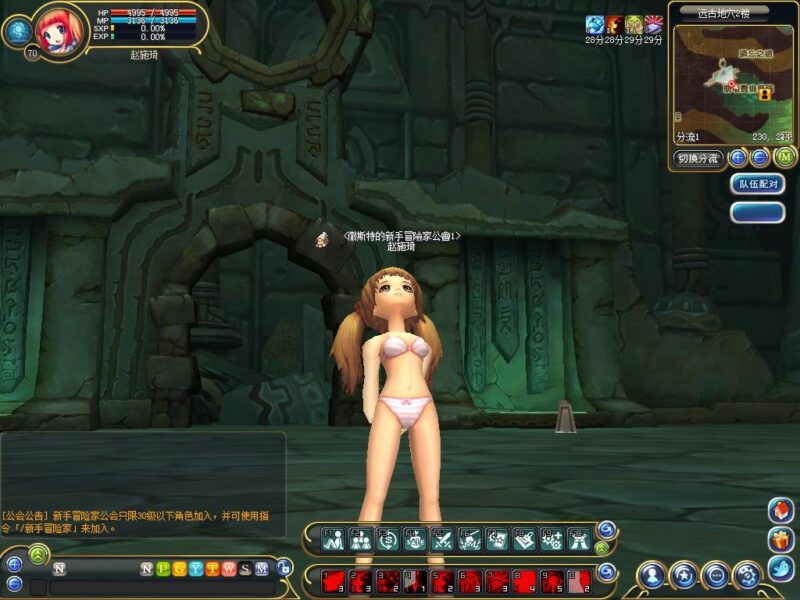800x600 pixels.
Task: Open the gift box icon
Action: (x=781, y=541)
